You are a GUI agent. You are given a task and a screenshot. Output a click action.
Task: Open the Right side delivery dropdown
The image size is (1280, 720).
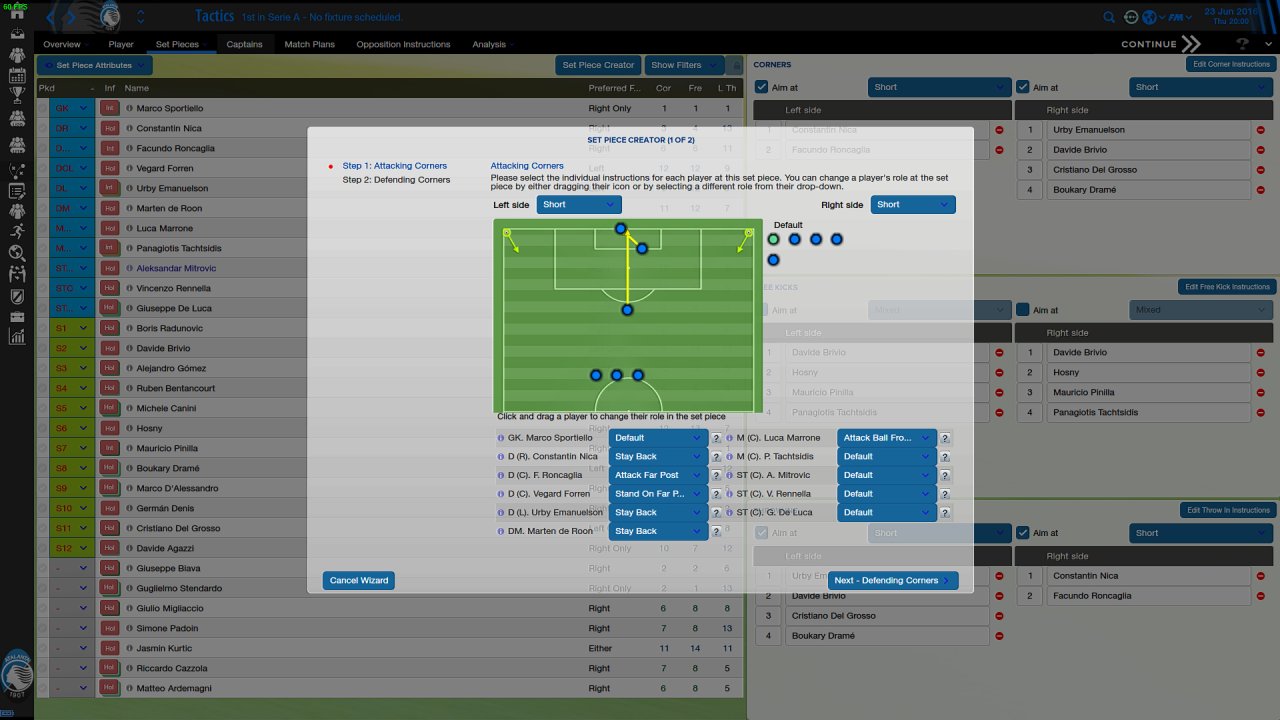pyautogui.click(x=912, y=204)
